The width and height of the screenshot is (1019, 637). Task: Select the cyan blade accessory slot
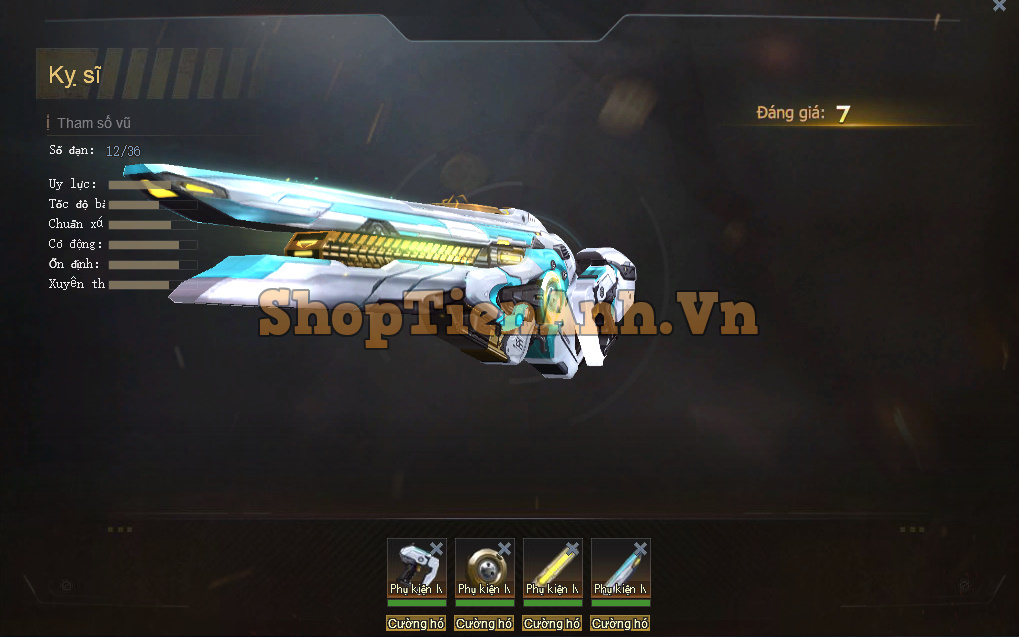point(618,567)
